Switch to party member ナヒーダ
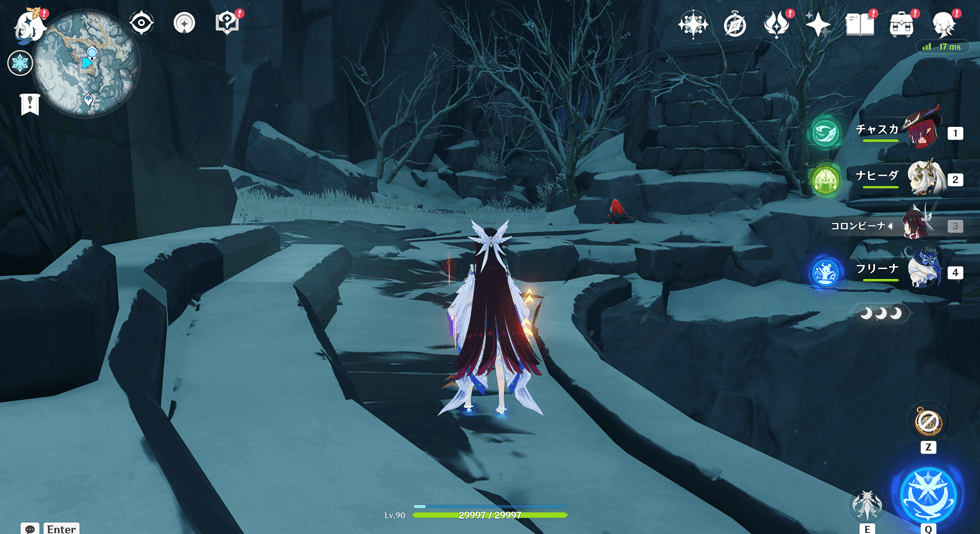Viewport: 980px width, 534px height. (x=924, y=178)
